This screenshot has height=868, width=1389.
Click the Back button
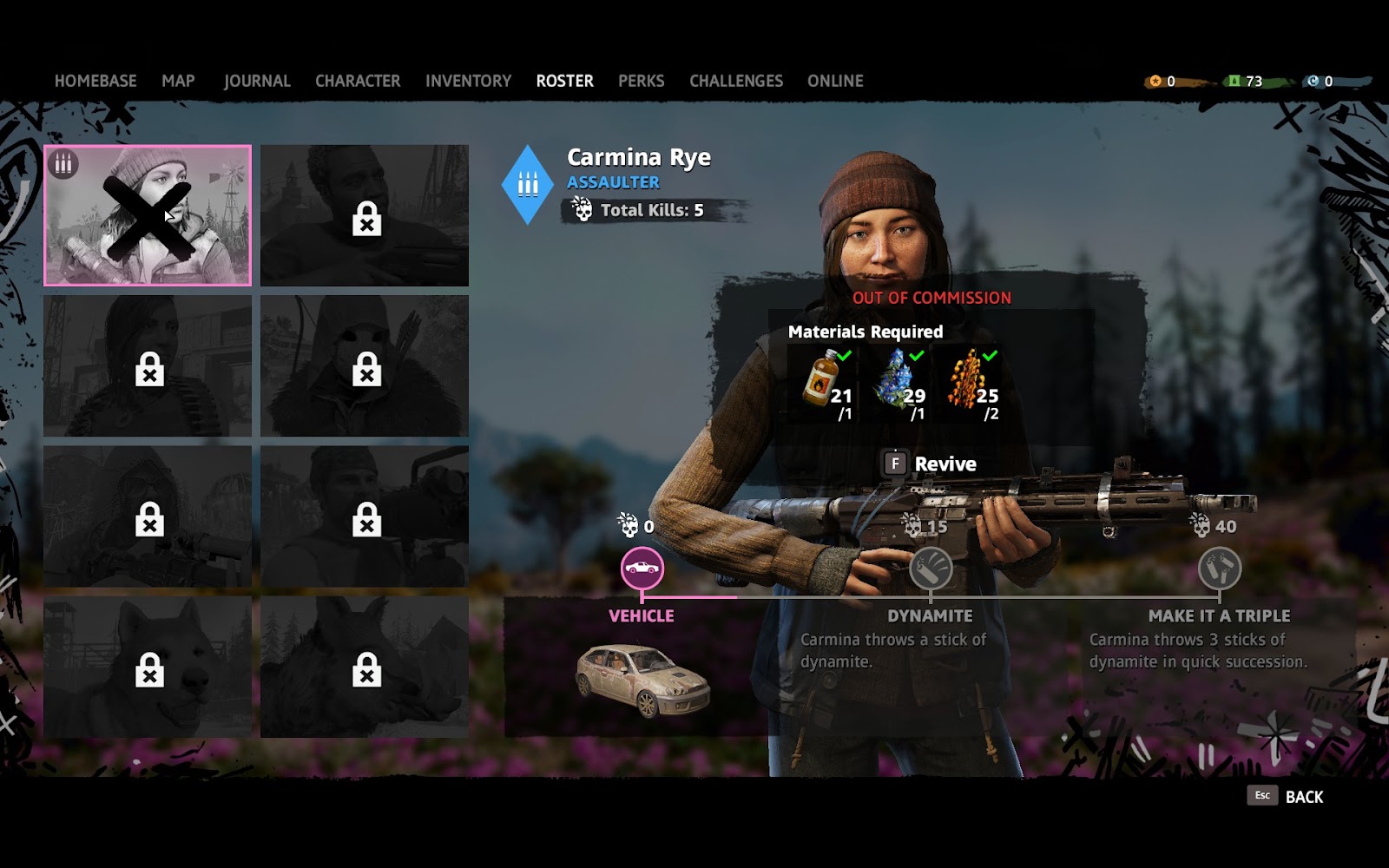tap(1287, 797)
